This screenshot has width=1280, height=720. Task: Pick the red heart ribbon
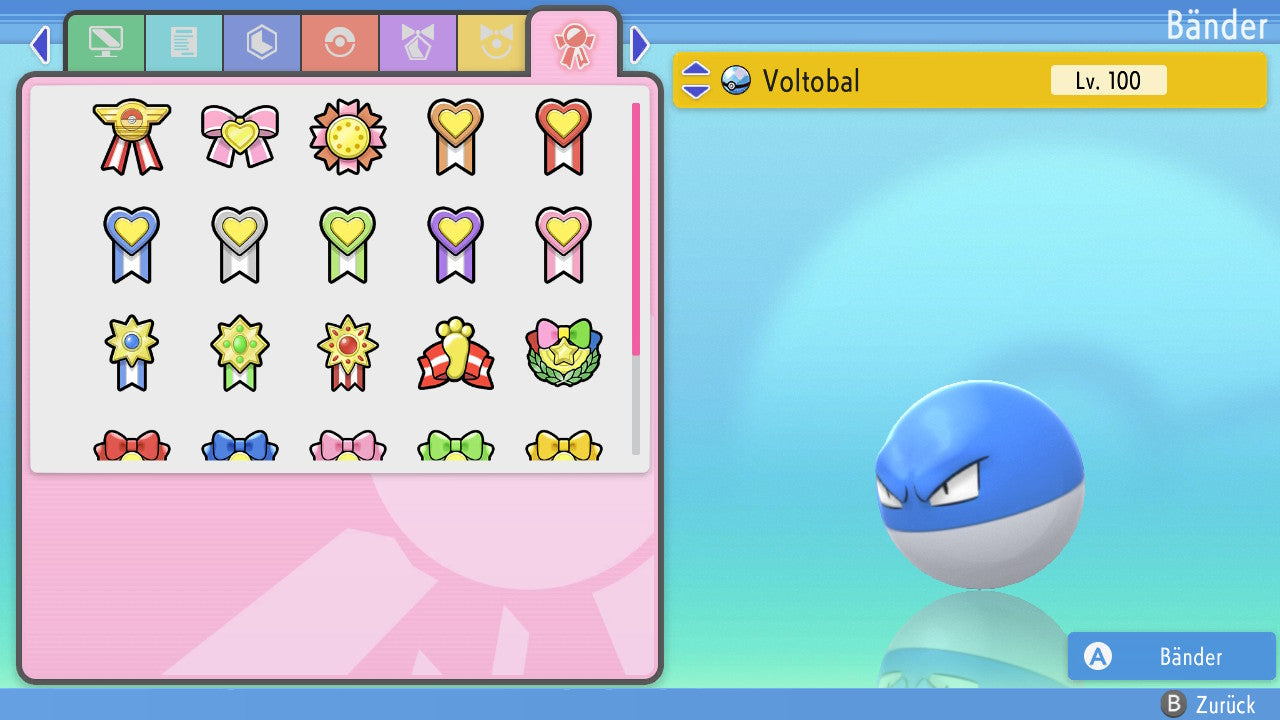[563, 136]
